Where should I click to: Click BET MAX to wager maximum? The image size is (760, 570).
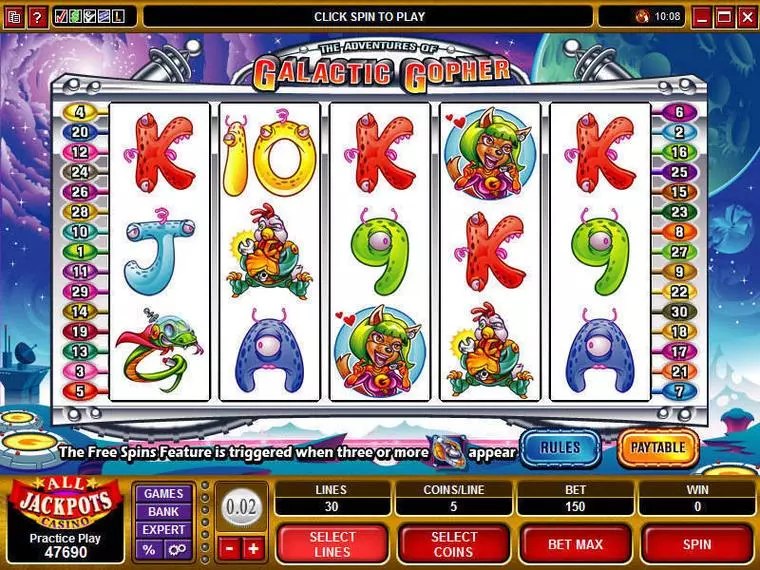click(x=575, y=544)
